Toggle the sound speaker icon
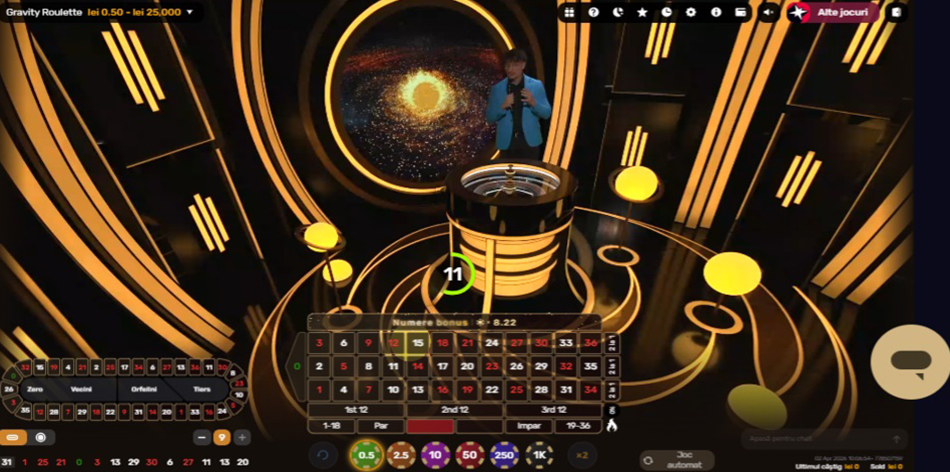 [x=768, y=12]
